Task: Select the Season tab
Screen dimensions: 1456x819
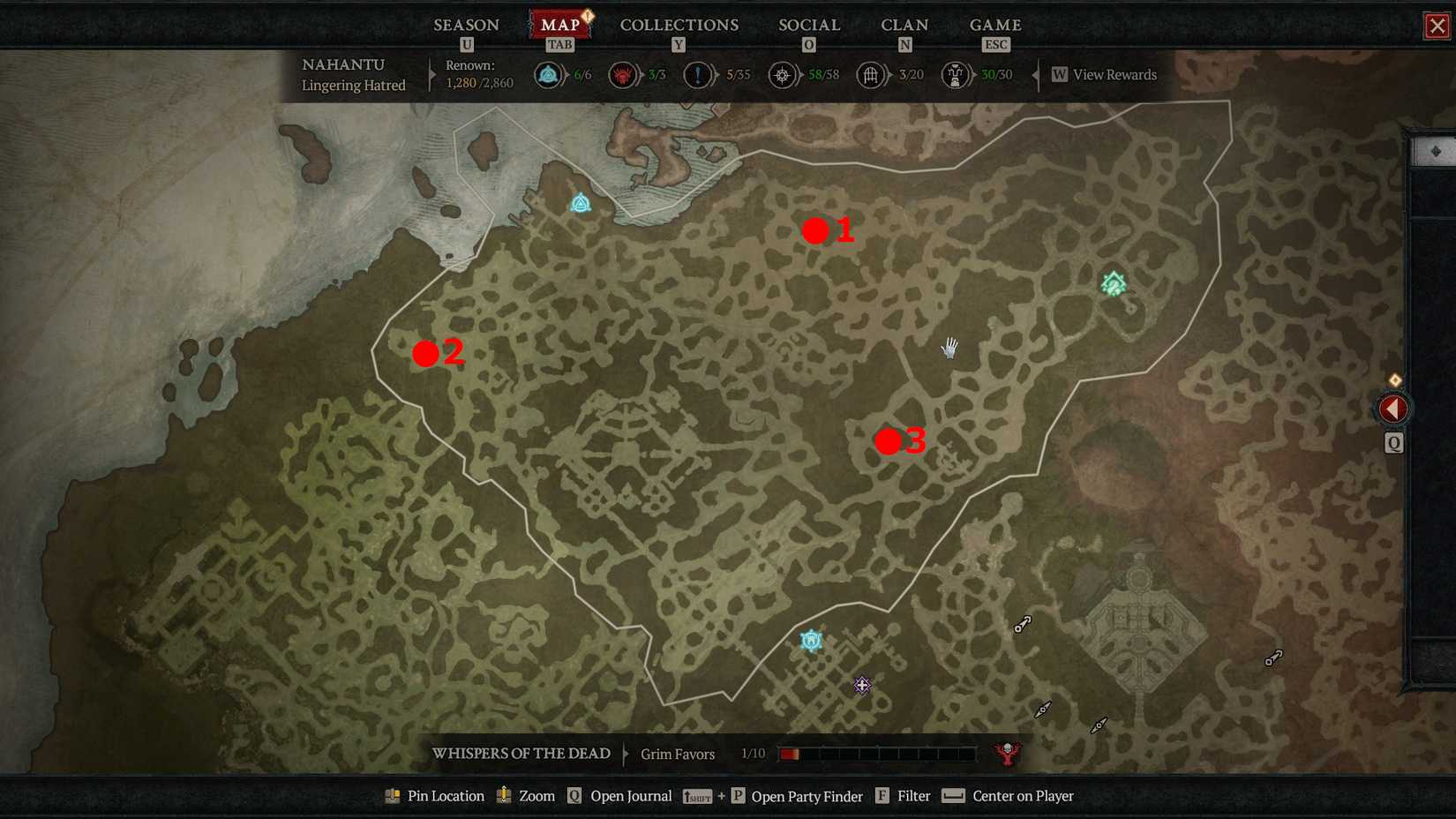Action: click(466, 25)
